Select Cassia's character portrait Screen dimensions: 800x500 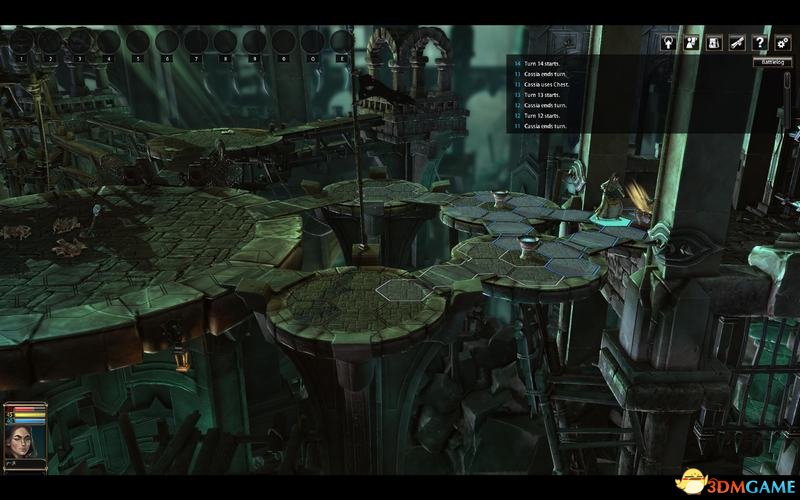(24, 439)
